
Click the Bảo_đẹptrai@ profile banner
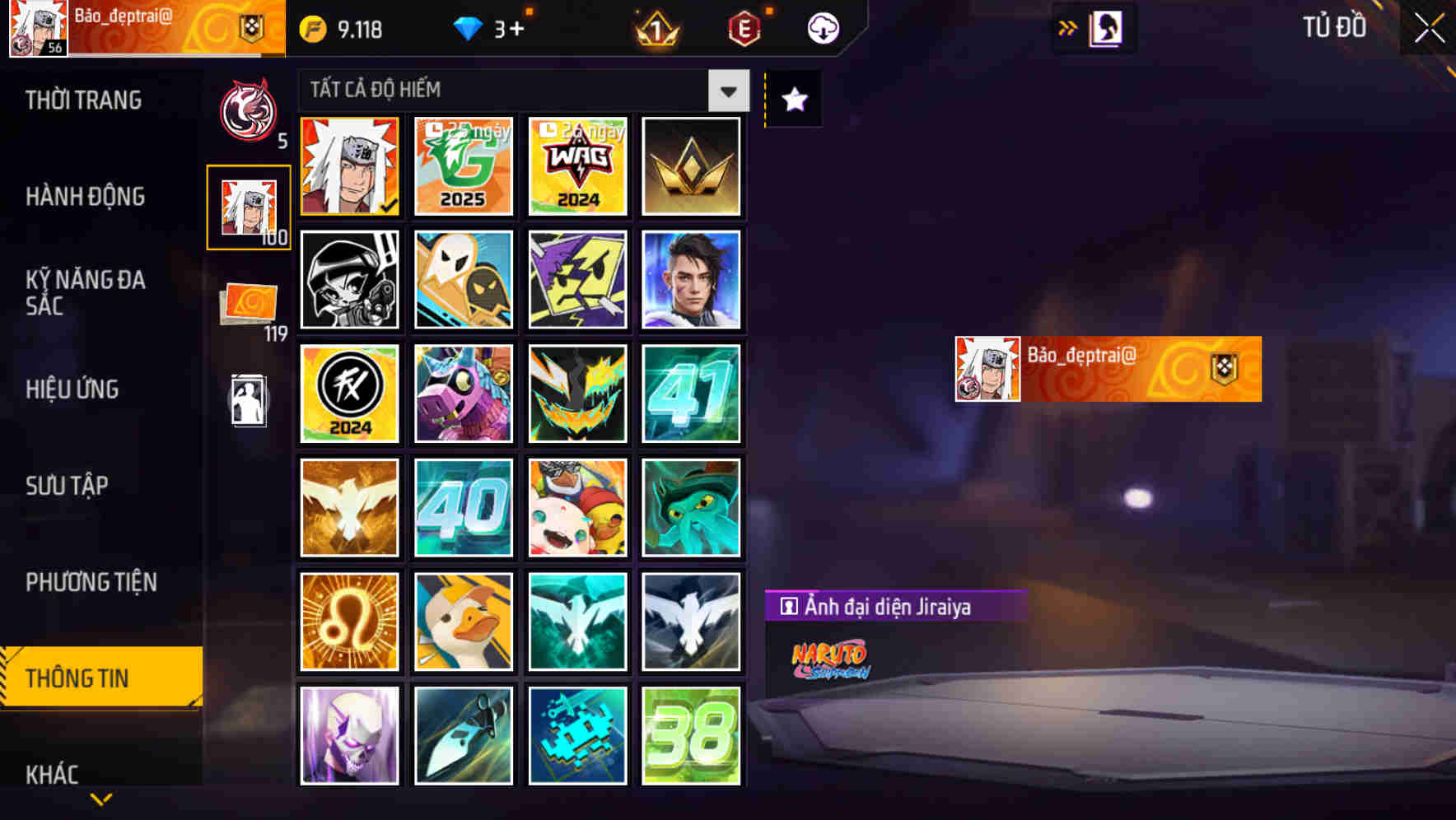coord(140,26)
